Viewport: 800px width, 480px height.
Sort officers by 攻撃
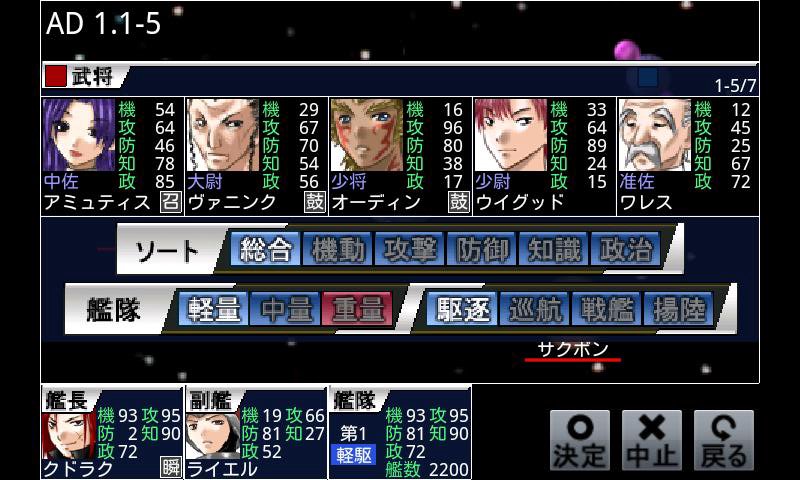point(409,250)
